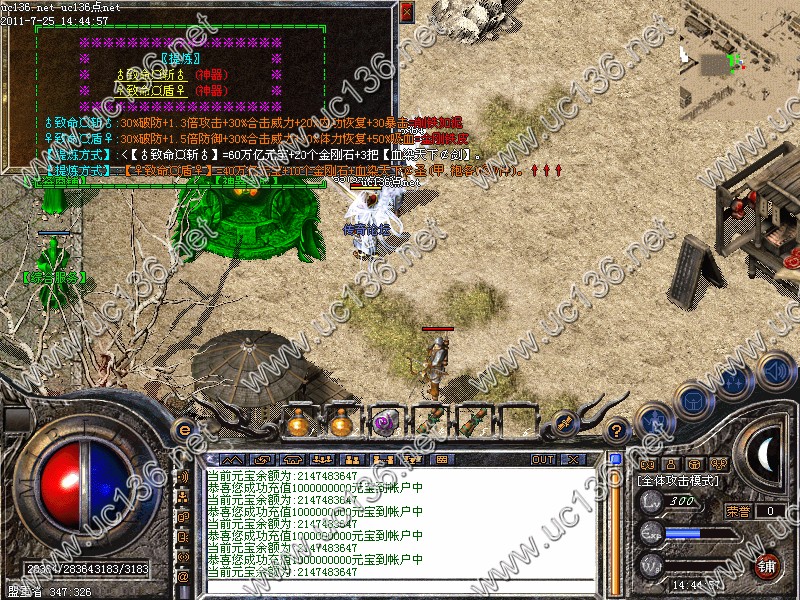Image resolution: width=800 pixels, height=600 pixels.
Task: Open the bag inventory round button
Action: [x=693, y=400]
